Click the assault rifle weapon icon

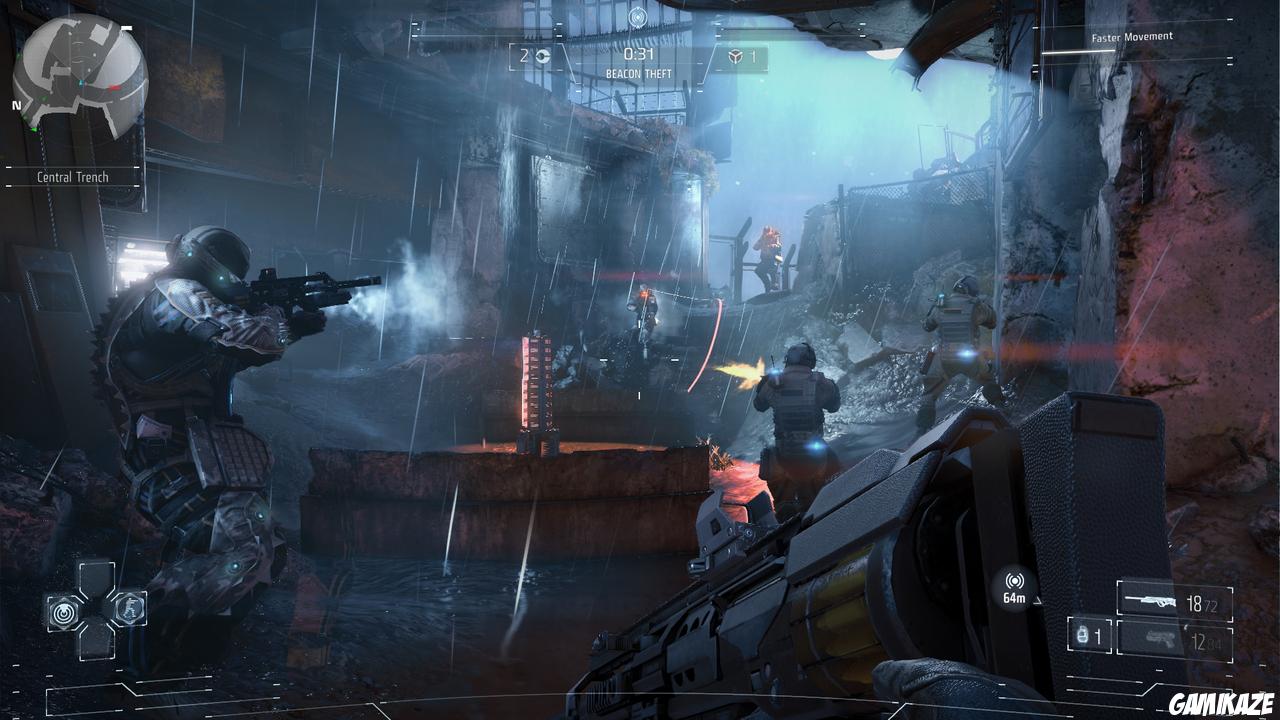click(x=1150, y=600)
